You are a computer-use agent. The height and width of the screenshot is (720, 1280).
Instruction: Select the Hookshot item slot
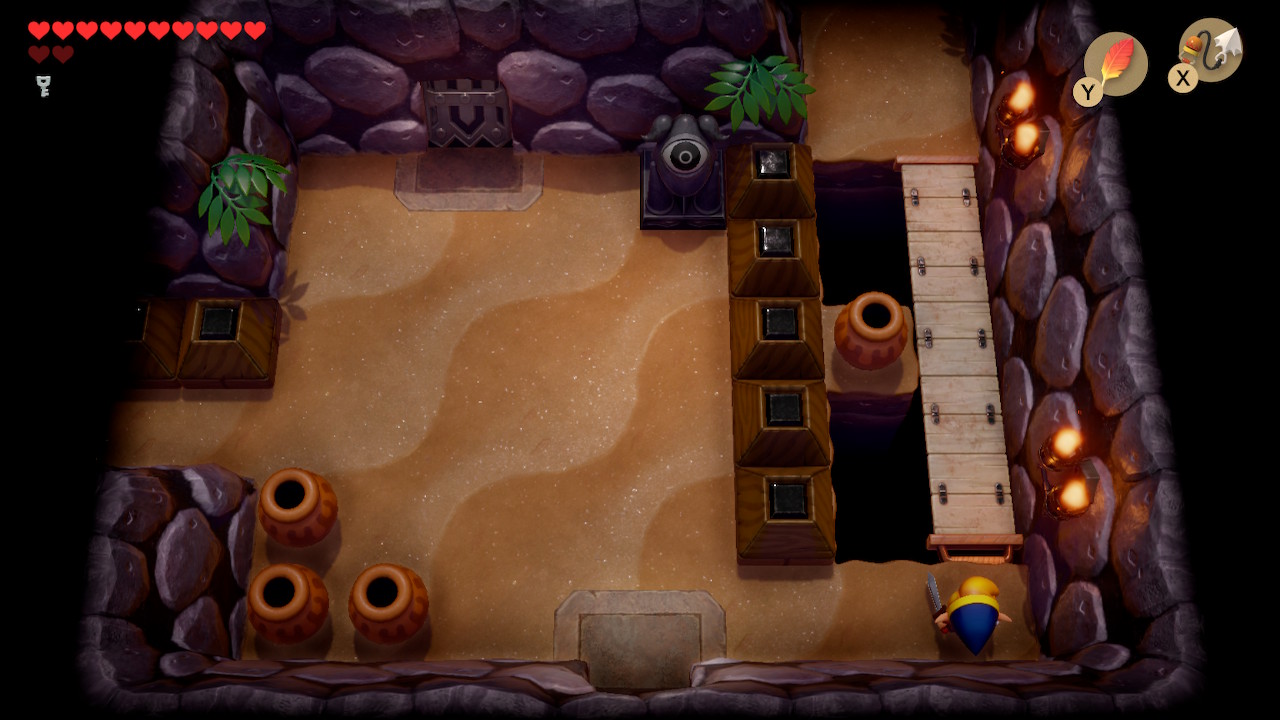click(x=1210, y=50)
